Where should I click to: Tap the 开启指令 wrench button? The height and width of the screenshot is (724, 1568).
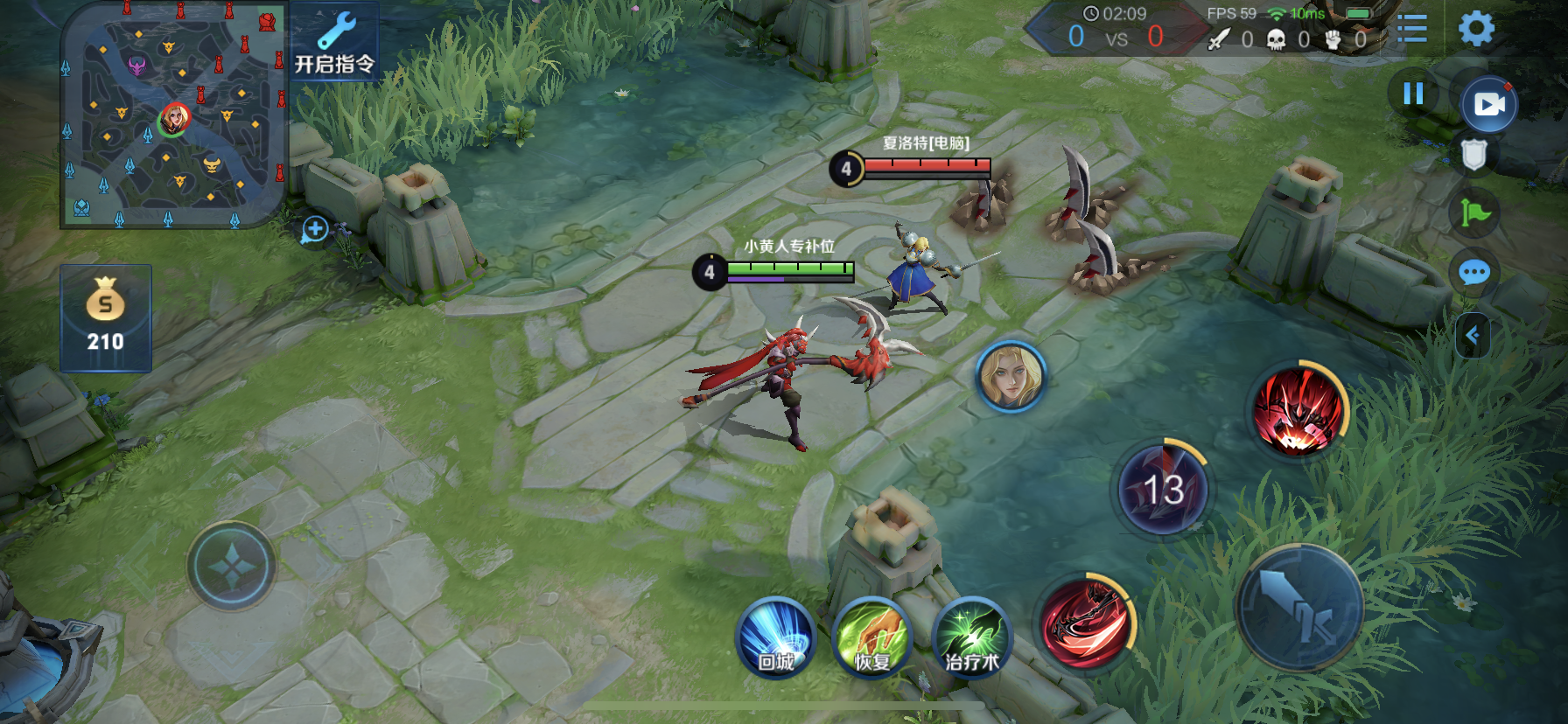click(335, 42)
